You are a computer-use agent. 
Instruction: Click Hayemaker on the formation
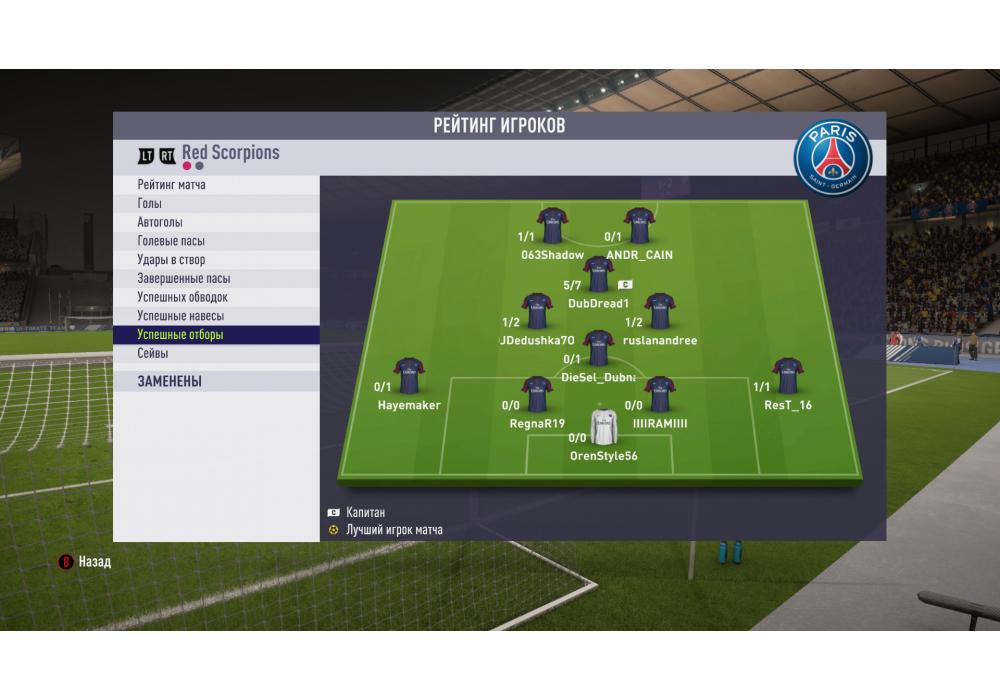pos(409,377)
